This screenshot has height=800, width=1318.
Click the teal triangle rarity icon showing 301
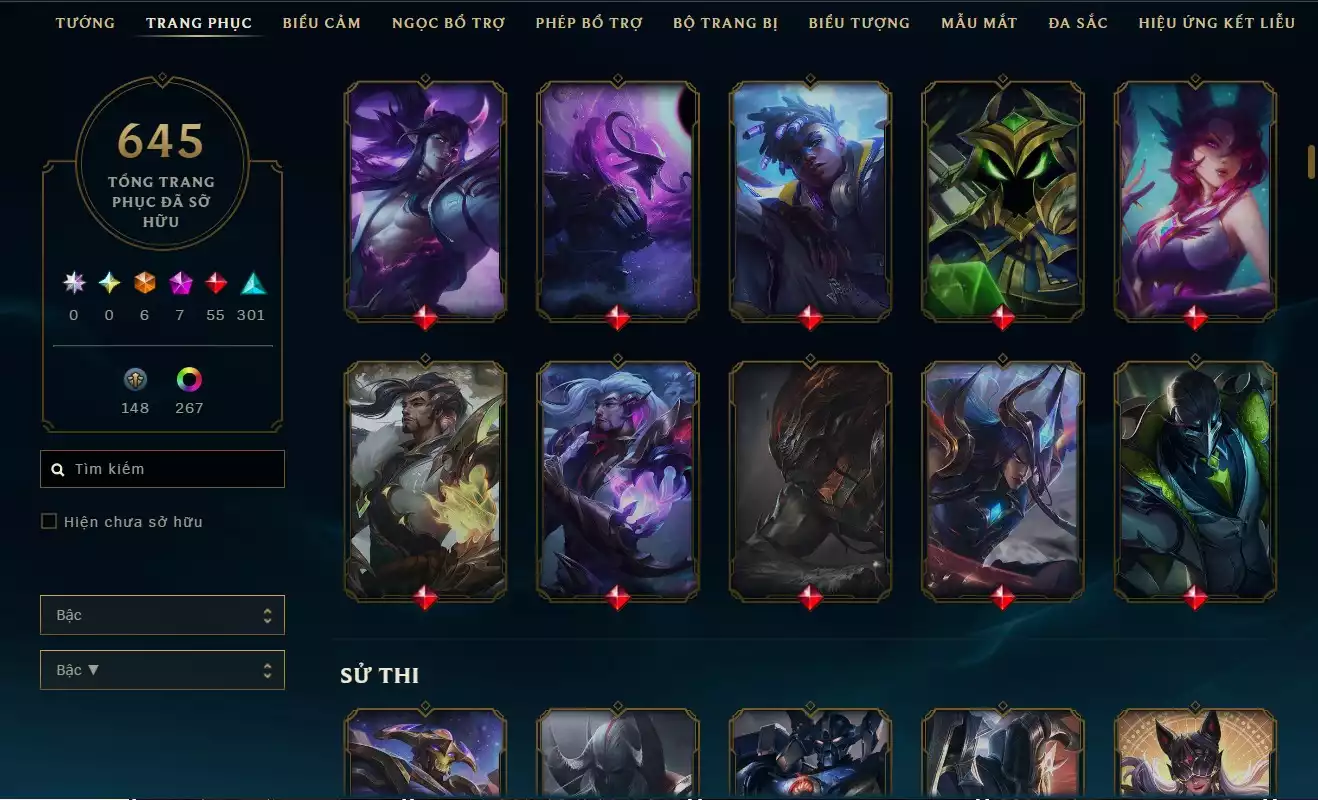pos(251,285)
